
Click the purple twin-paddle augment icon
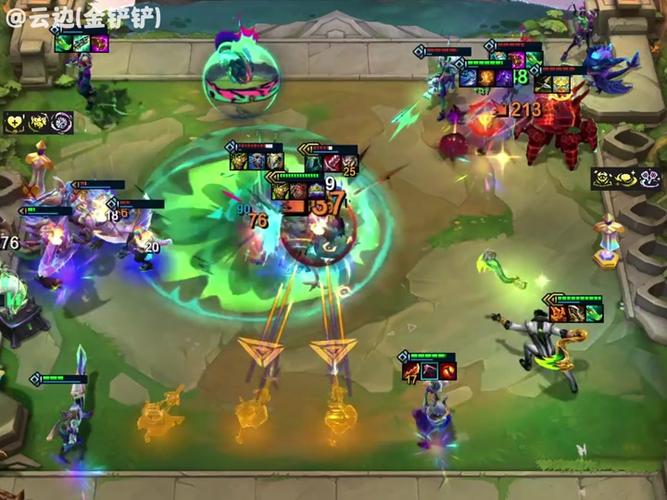649,180
